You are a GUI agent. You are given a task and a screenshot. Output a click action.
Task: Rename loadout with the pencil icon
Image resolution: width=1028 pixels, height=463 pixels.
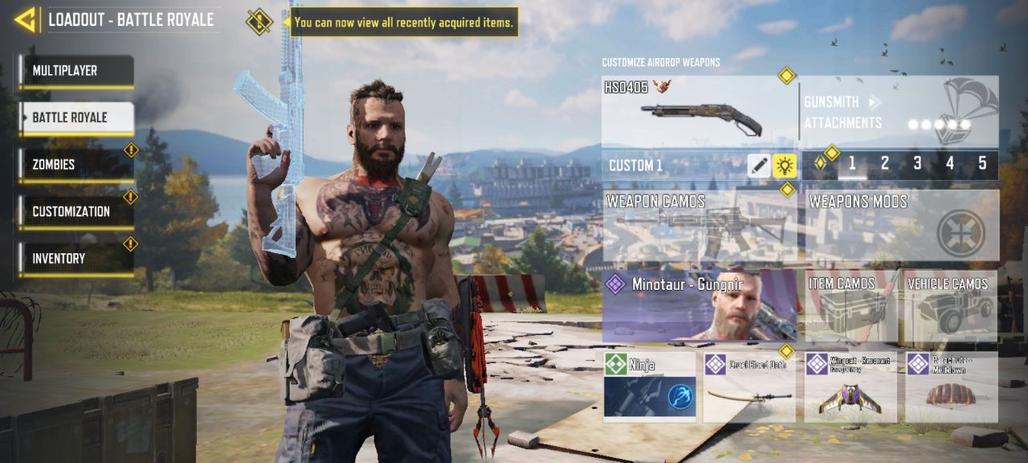(x=759, y=166)
